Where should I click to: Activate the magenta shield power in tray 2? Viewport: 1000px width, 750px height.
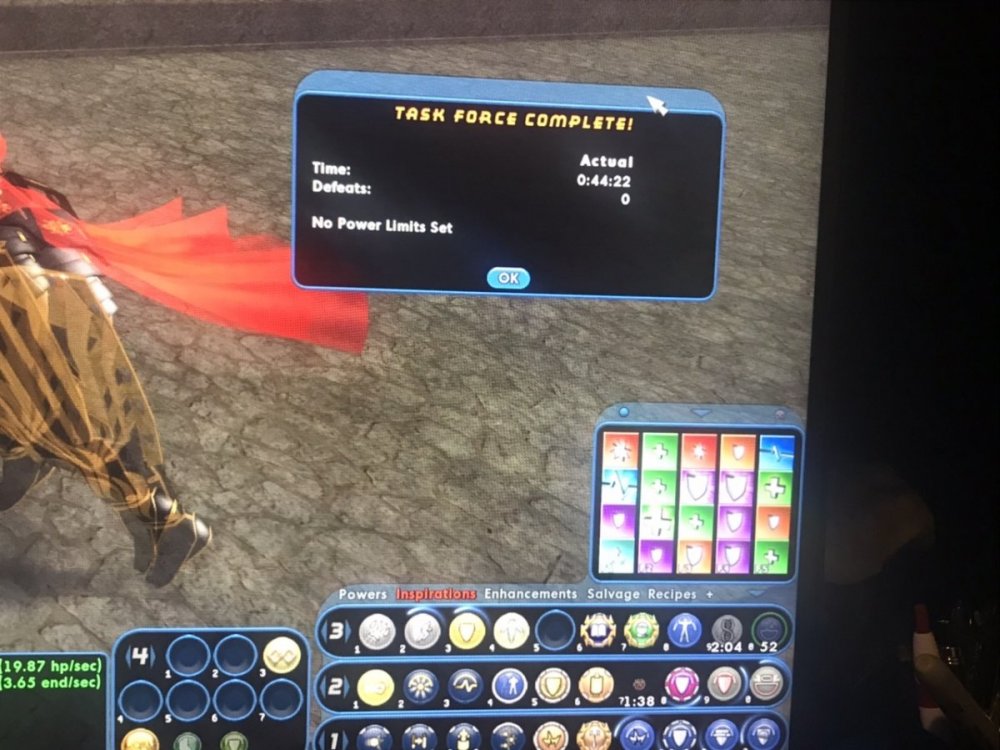[683, 686]
